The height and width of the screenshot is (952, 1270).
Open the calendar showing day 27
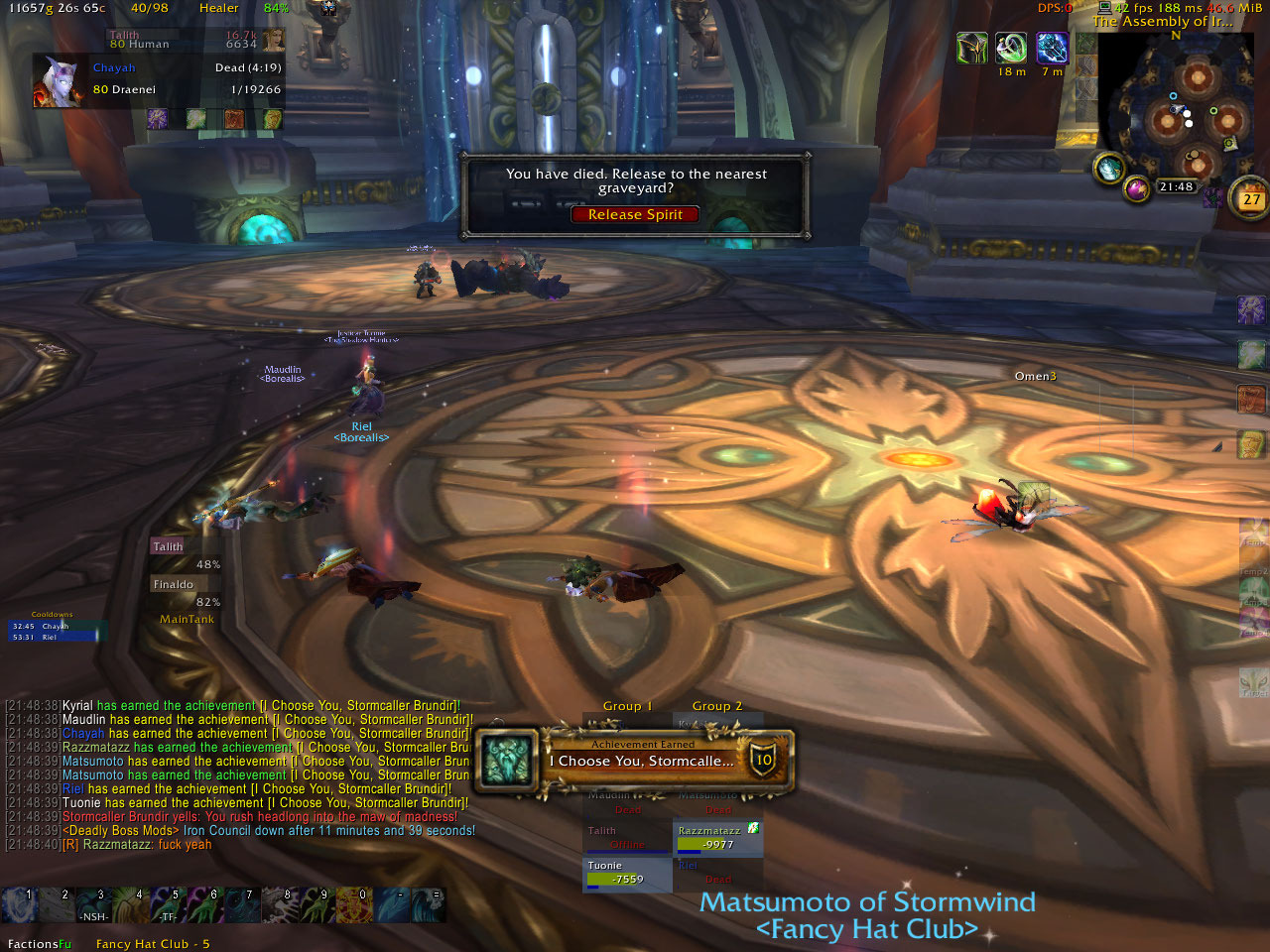pos(1250,198)
